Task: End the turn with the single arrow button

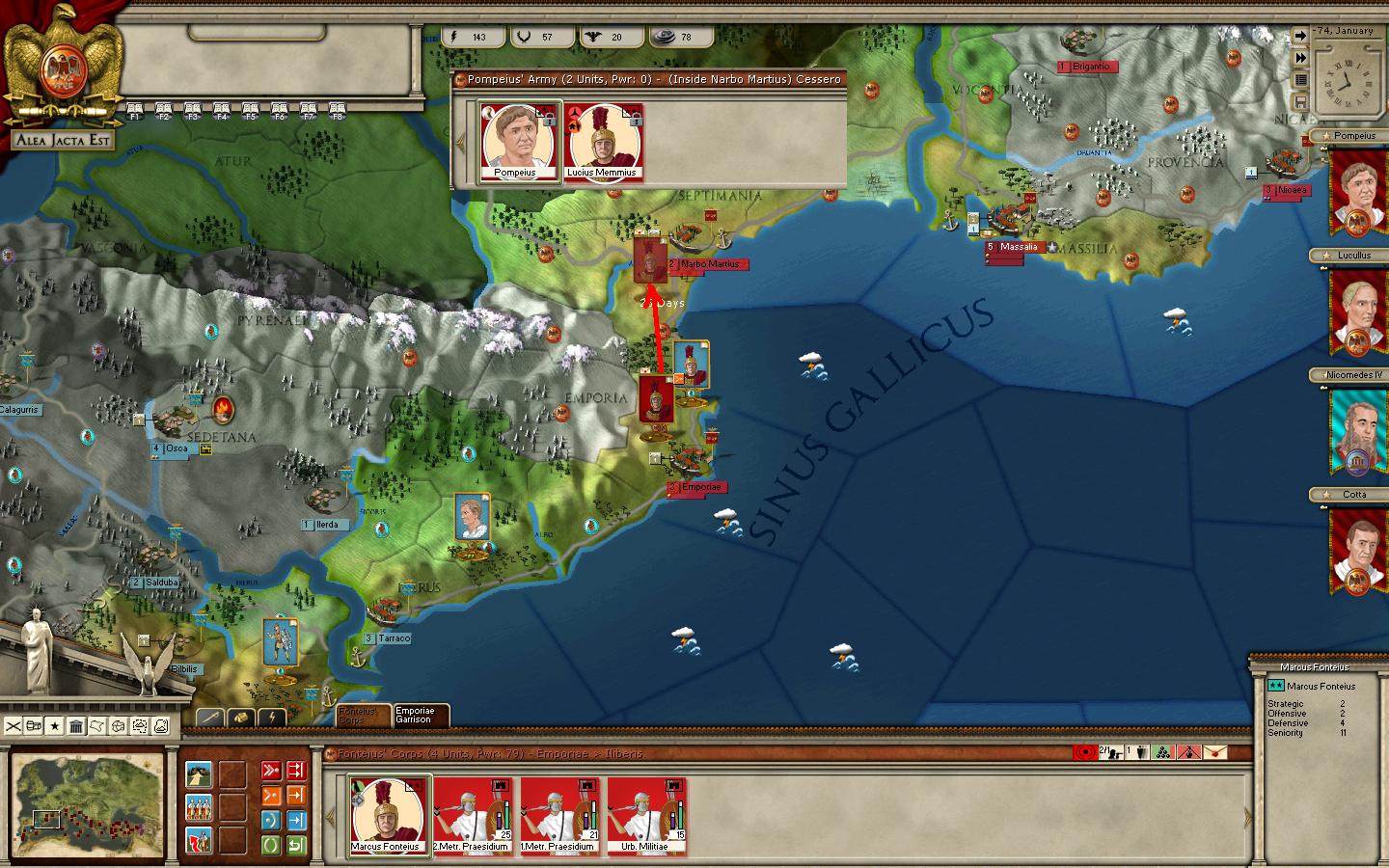Action: click(x=1300, y=37)
